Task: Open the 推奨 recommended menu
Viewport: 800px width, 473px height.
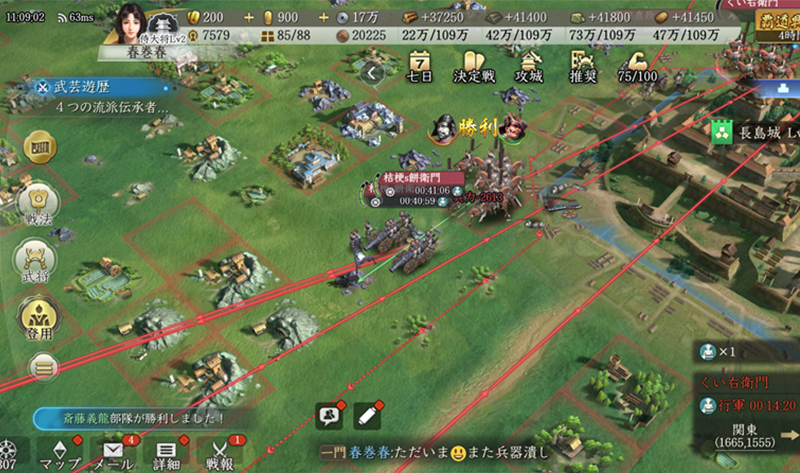Action: pos(583,66)
